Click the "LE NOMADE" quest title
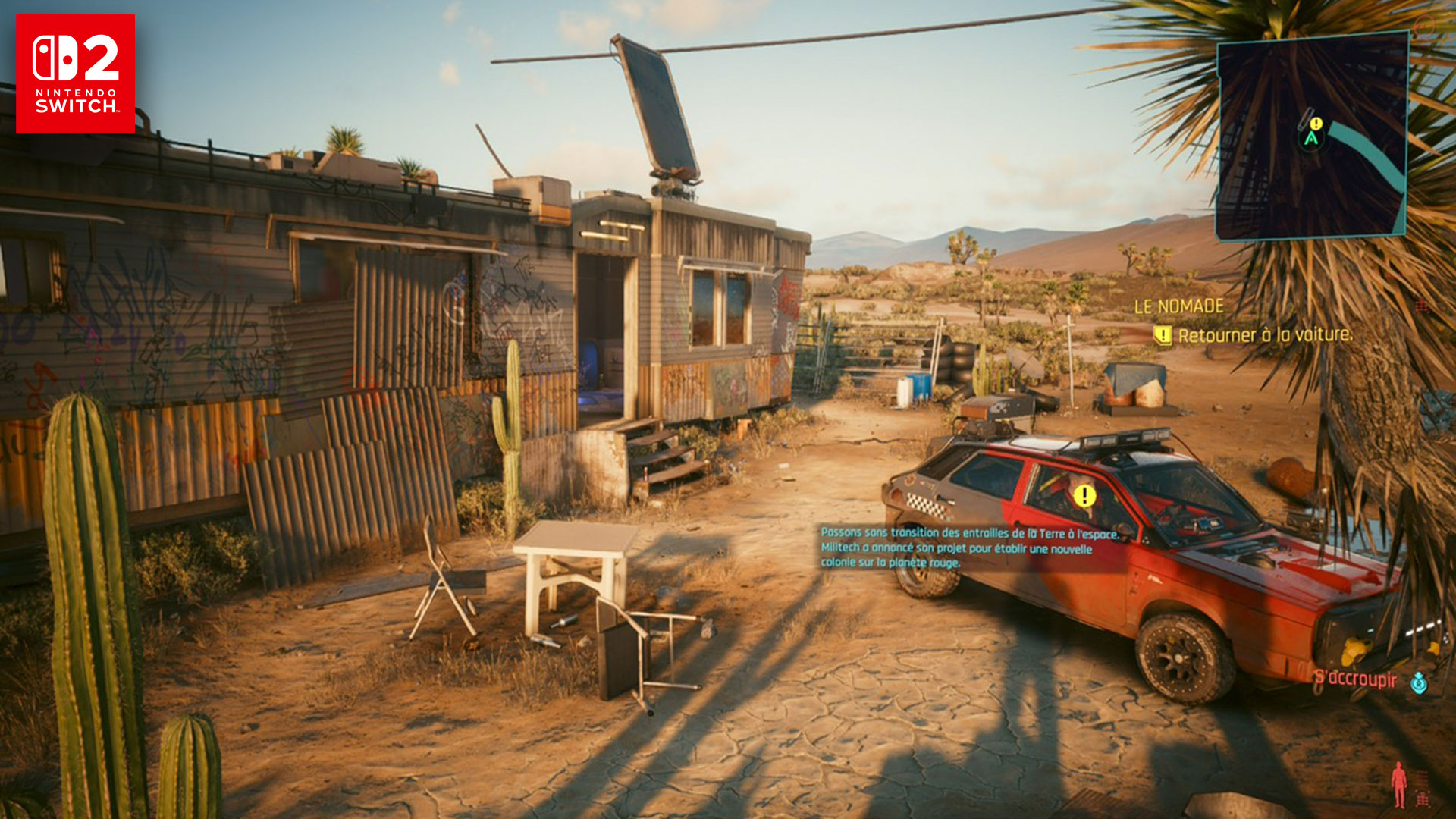The height and width of the screenshot is (819, 1456). 1178,306
